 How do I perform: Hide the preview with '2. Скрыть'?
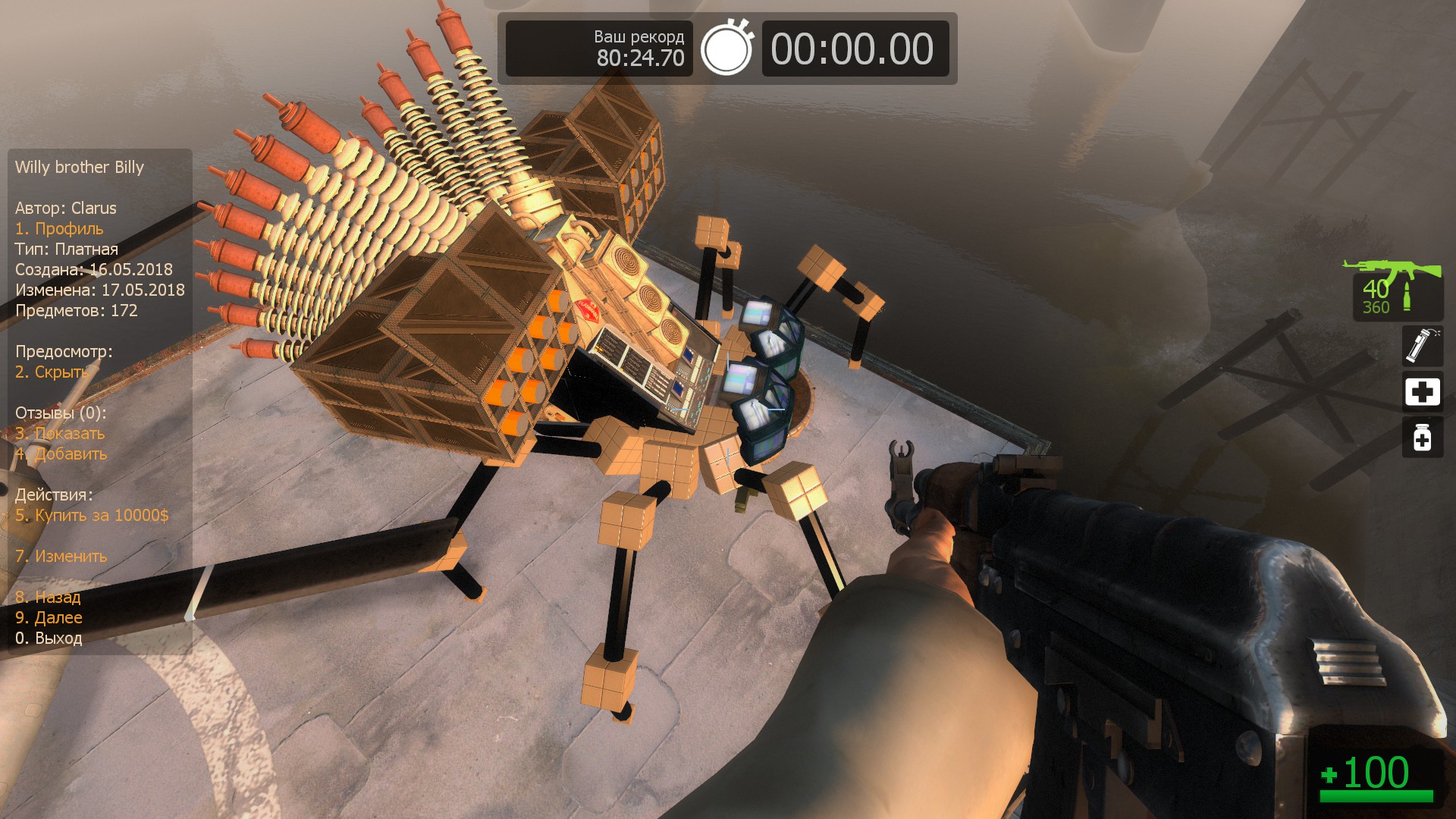pyautogui.click(x=52, y=372)
